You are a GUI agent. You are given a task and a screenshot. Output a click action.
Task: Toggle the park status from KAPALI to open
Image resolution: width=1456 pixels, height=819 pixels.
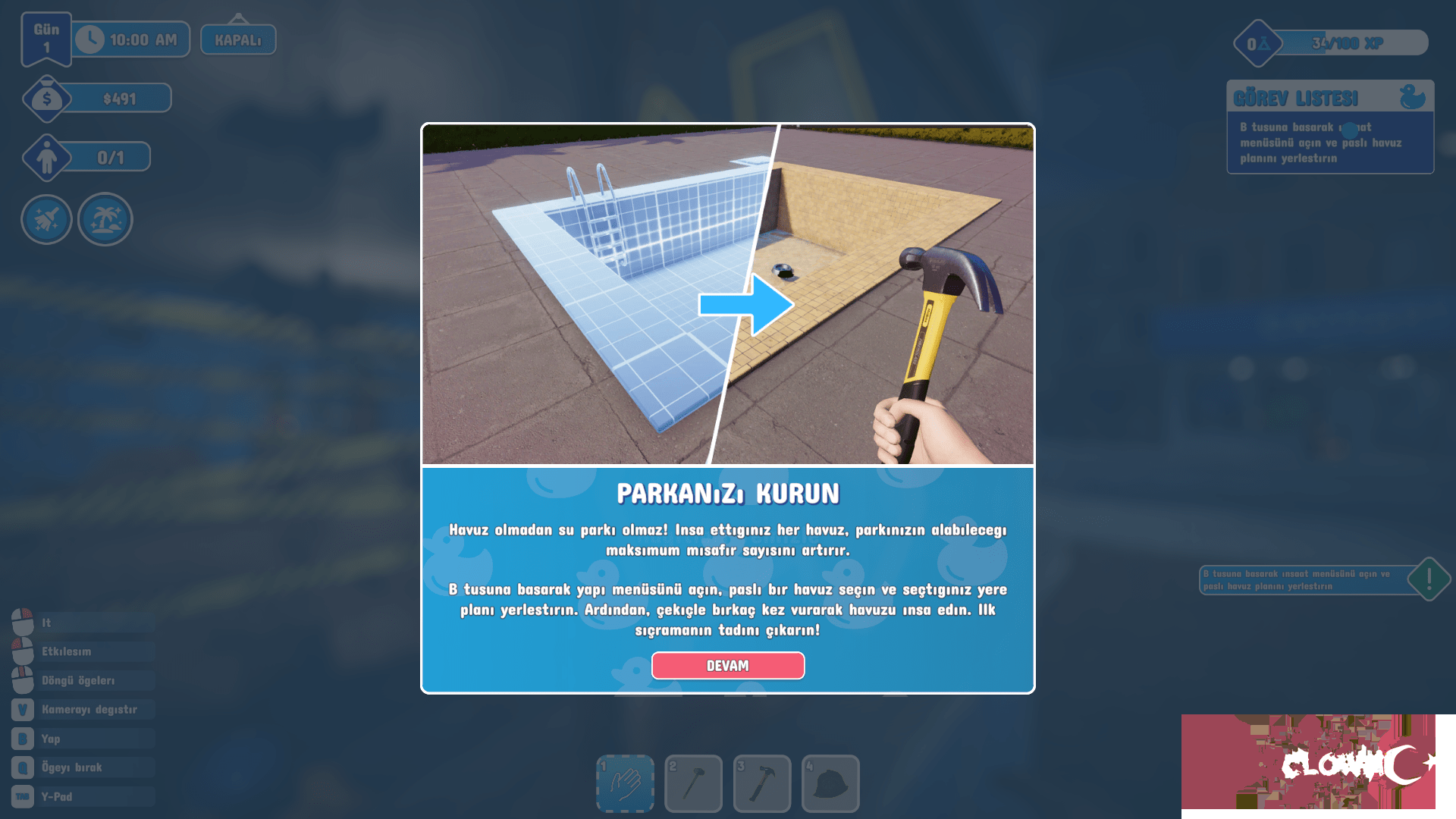tap(237, 38)
